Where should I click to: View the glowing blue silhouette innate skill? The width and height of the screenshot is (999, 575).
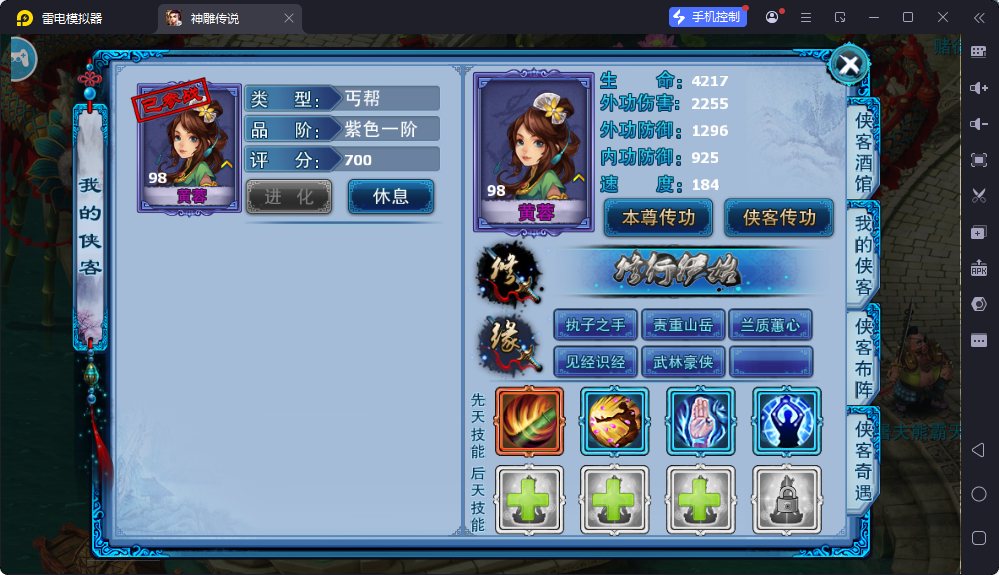coord(787,421)
